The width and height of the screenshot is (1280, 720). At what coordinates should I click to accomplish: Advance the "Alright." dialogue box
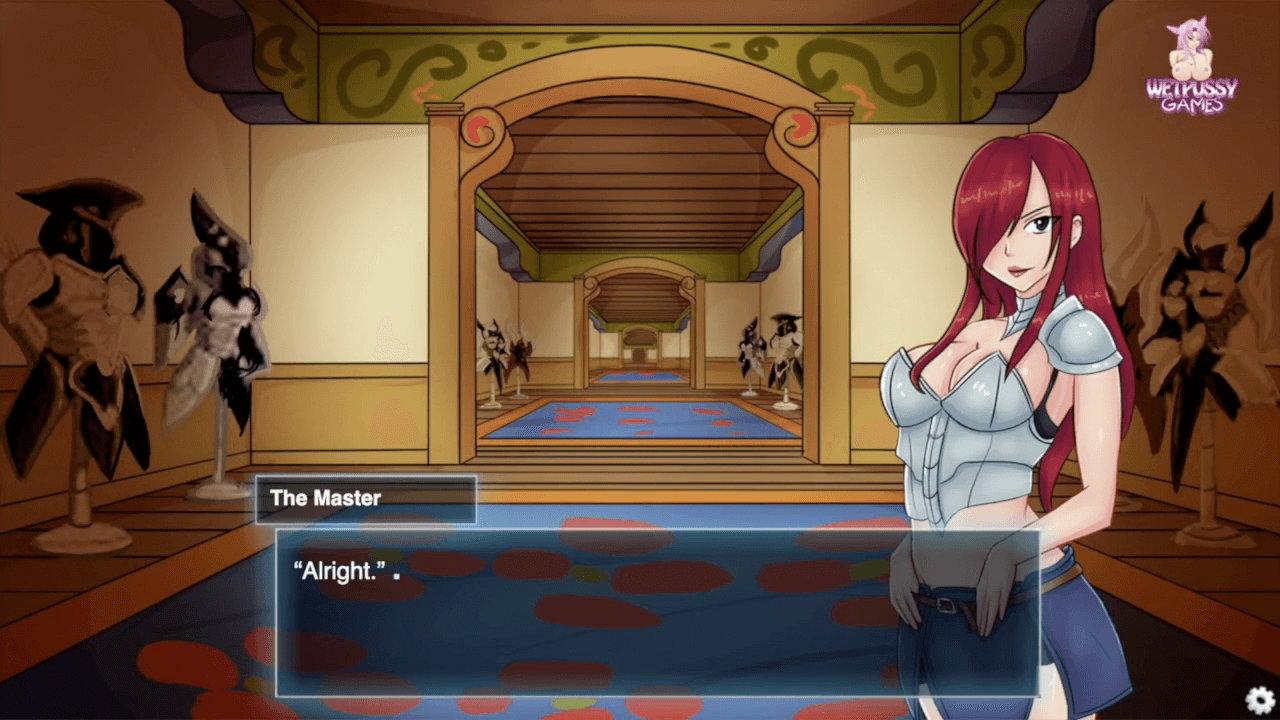[657, 612]
